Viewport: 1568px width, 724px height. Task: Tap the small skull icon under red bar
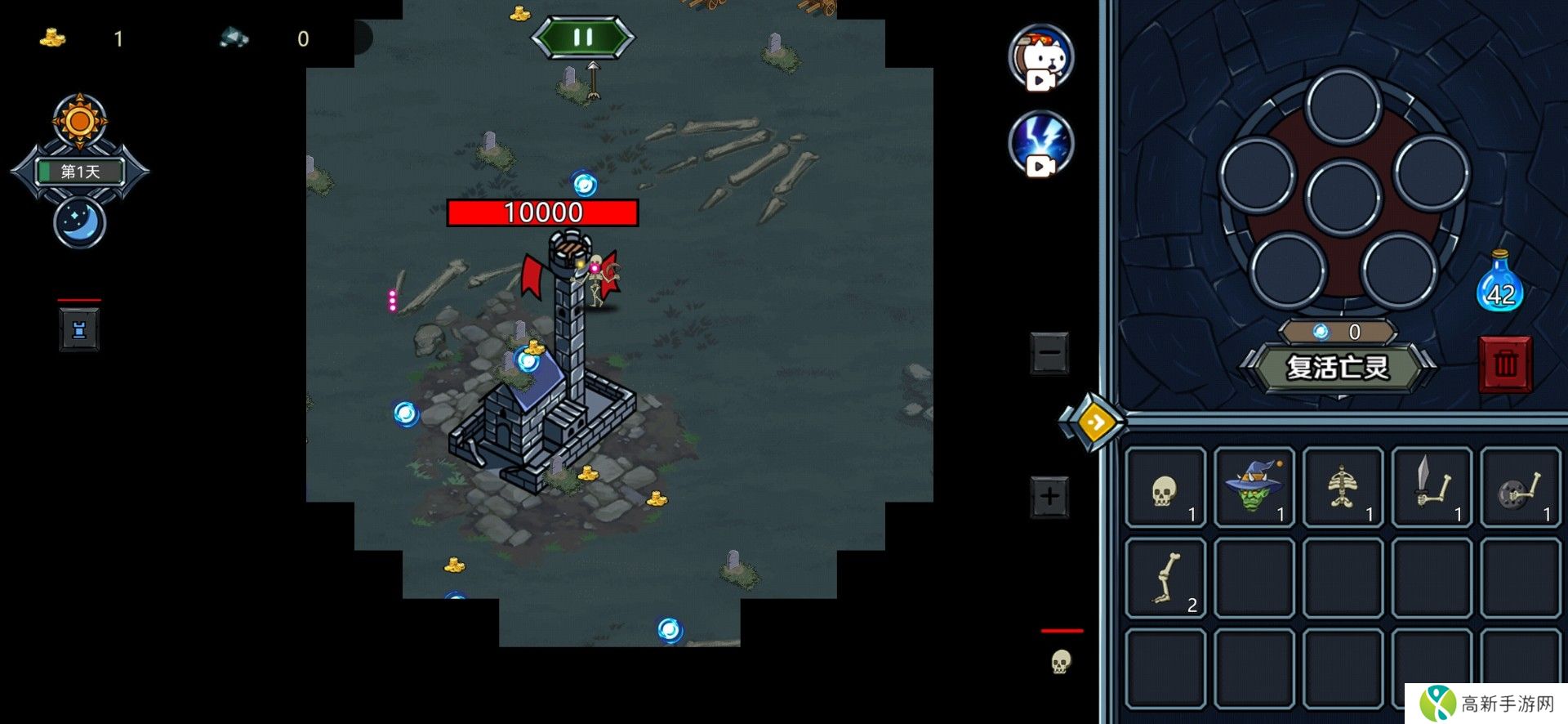(x=1061, y=661)
